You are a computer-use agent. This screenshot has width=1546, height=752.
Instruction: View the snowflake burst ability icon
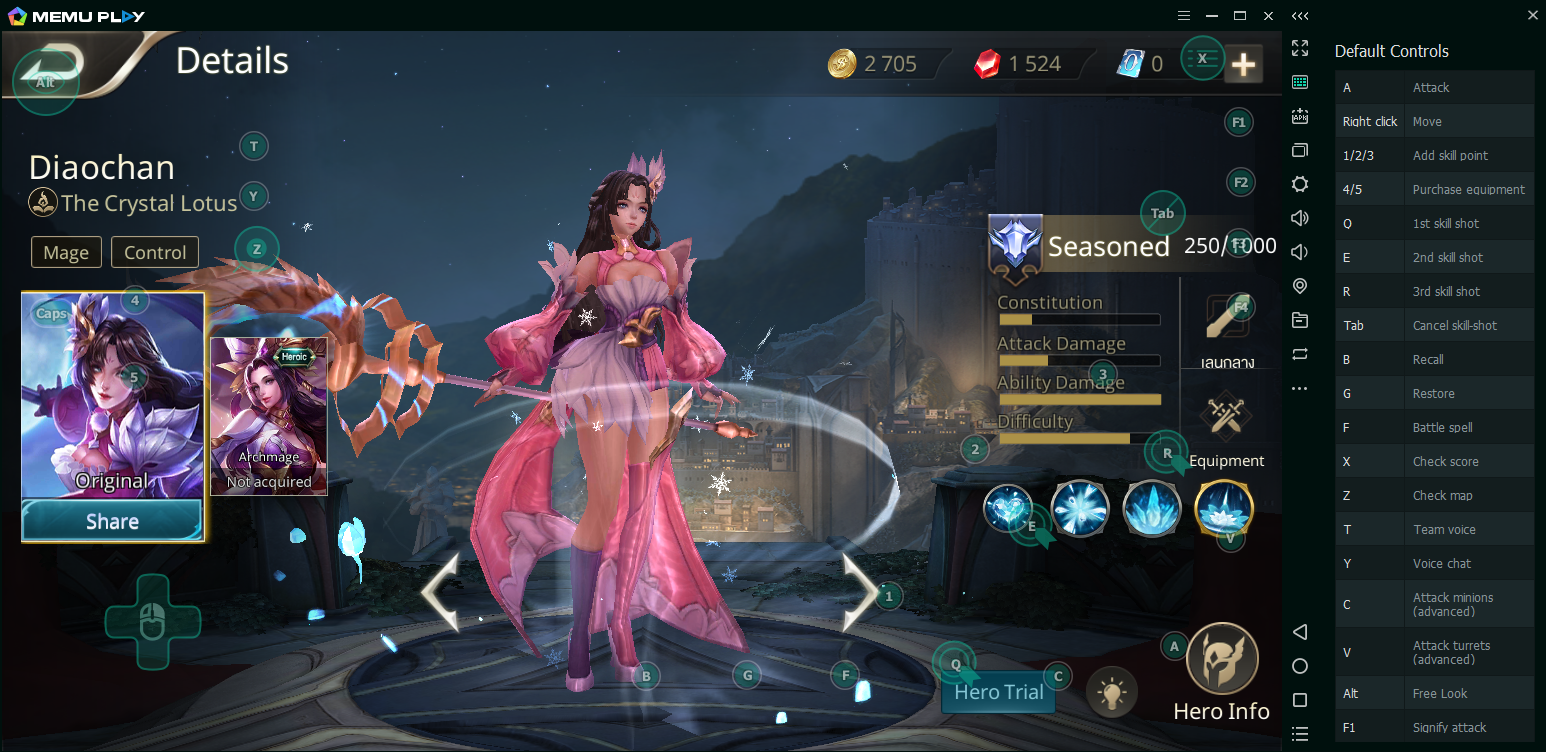1080,508
